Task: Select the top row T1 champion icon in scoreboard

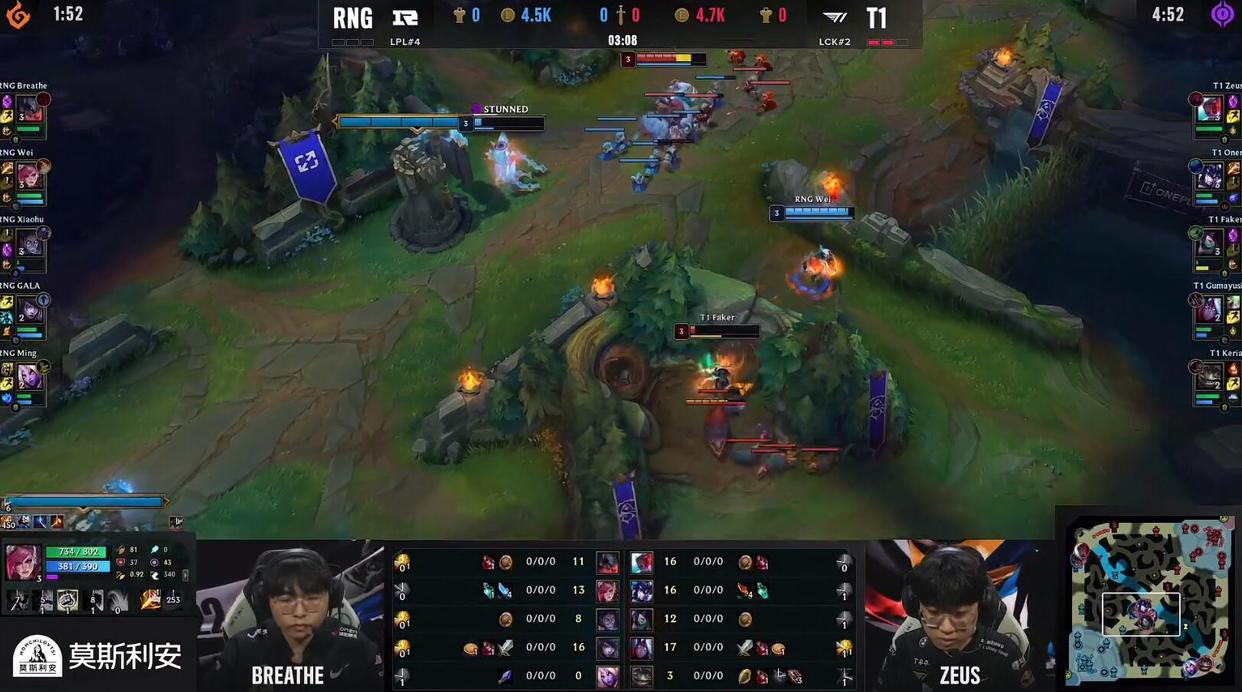Action: click(x=641, y=562)
